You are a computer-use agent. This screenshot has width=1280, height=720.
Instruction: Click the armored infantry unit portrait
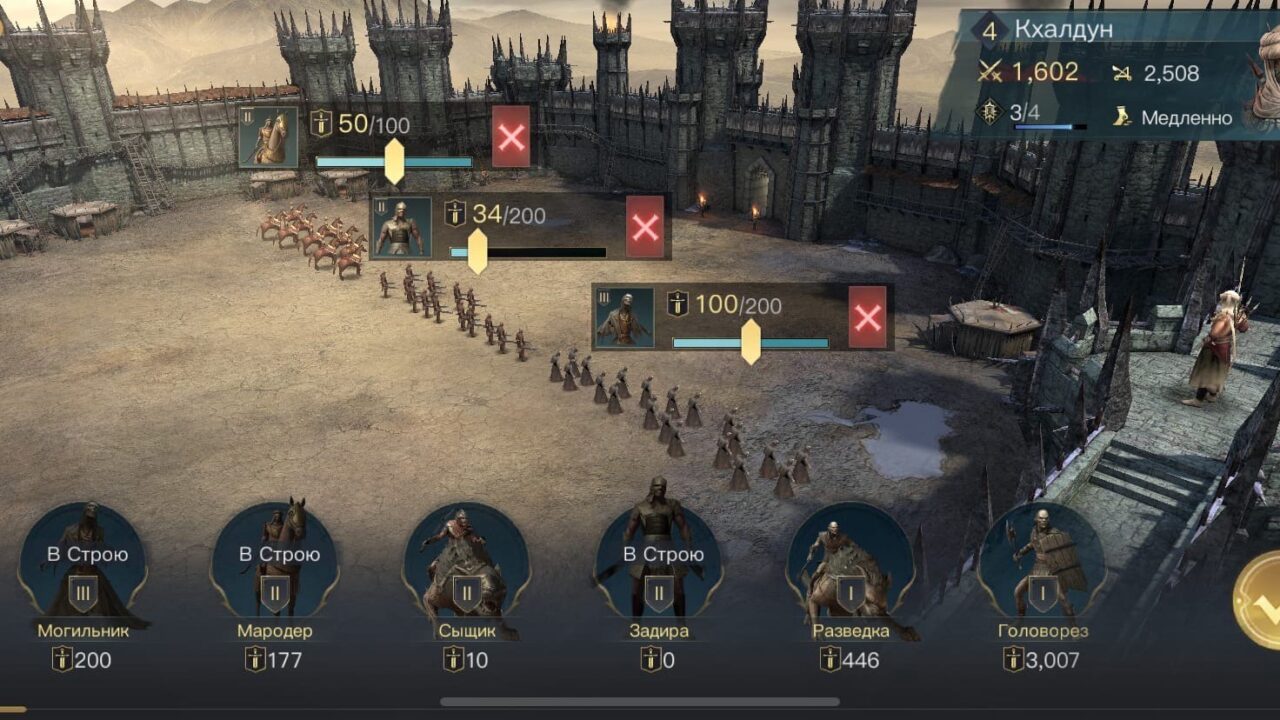[402, 227]
